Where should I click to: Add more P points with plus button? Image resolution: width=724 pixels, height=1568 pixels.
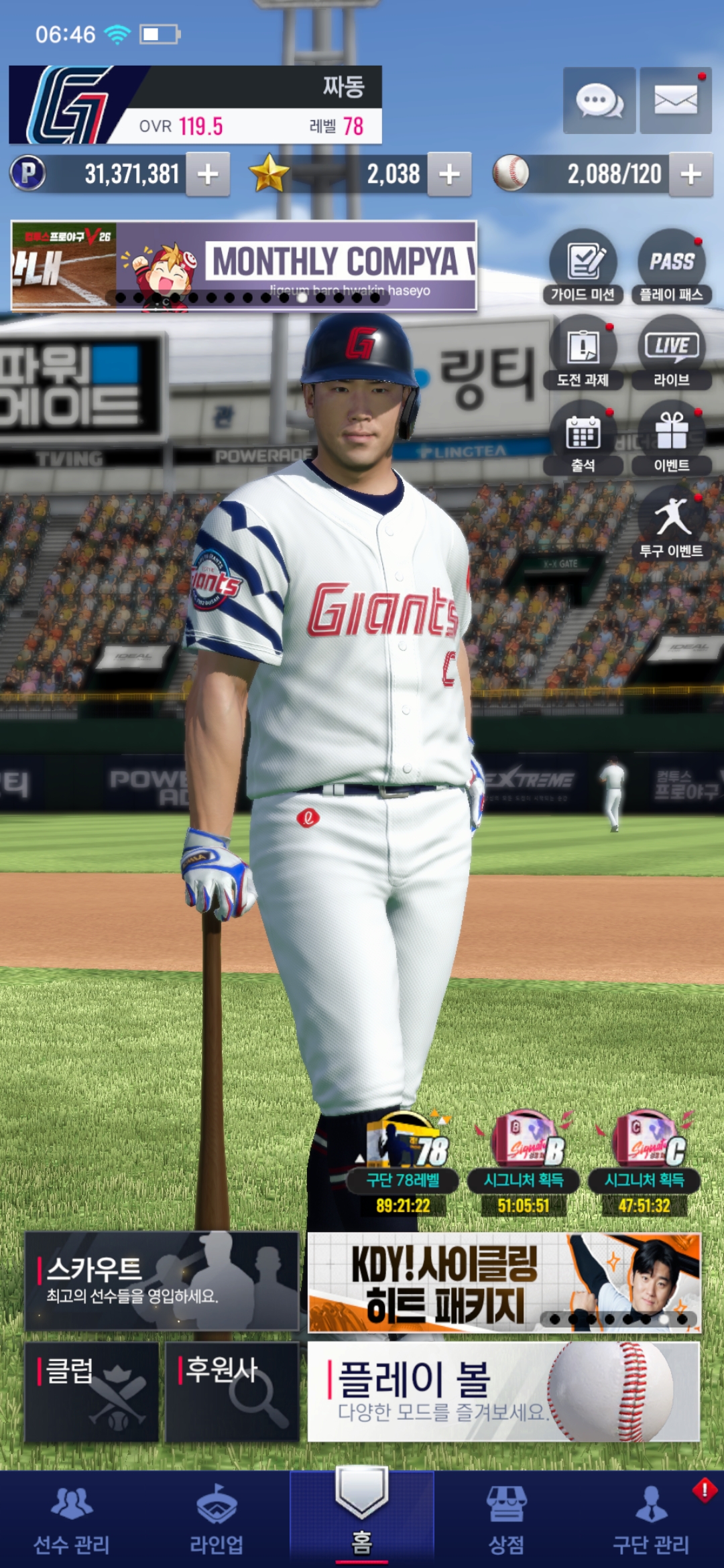pyautogui.click(x=208, y=174)
